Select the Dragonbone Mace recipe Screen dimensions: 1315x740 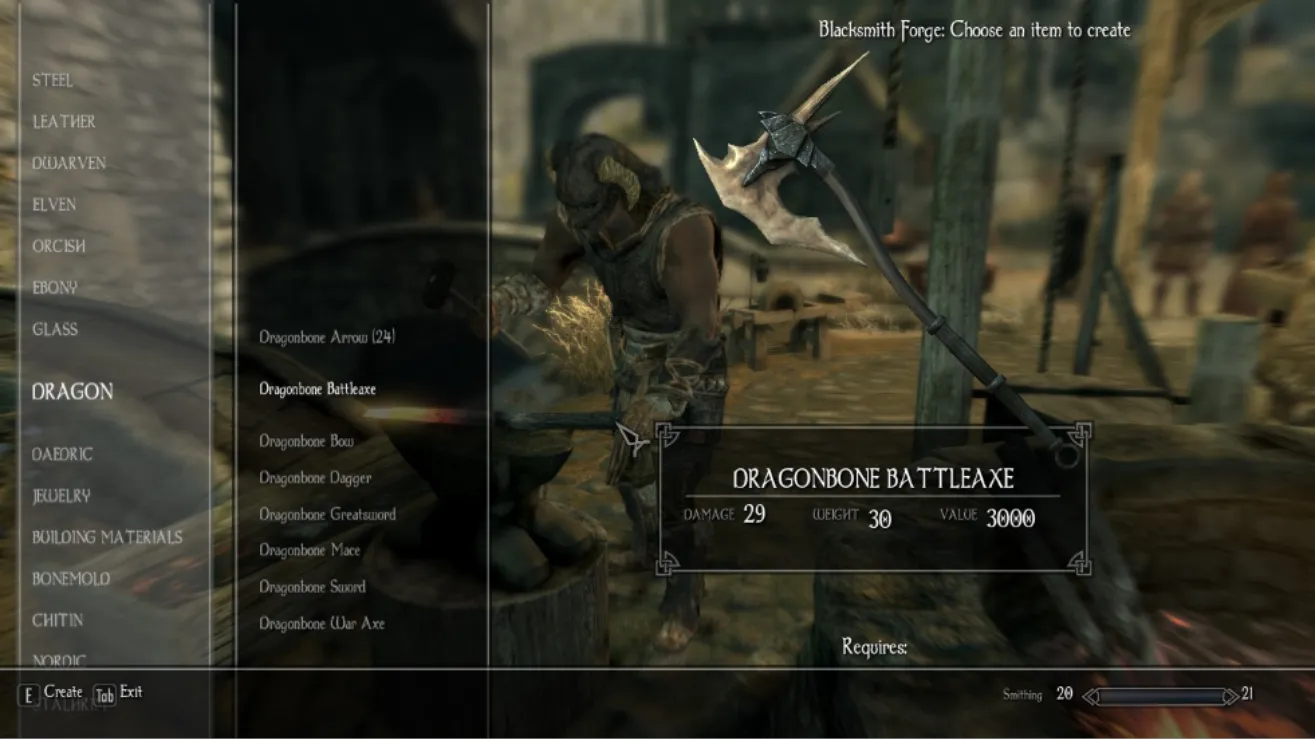309,550
